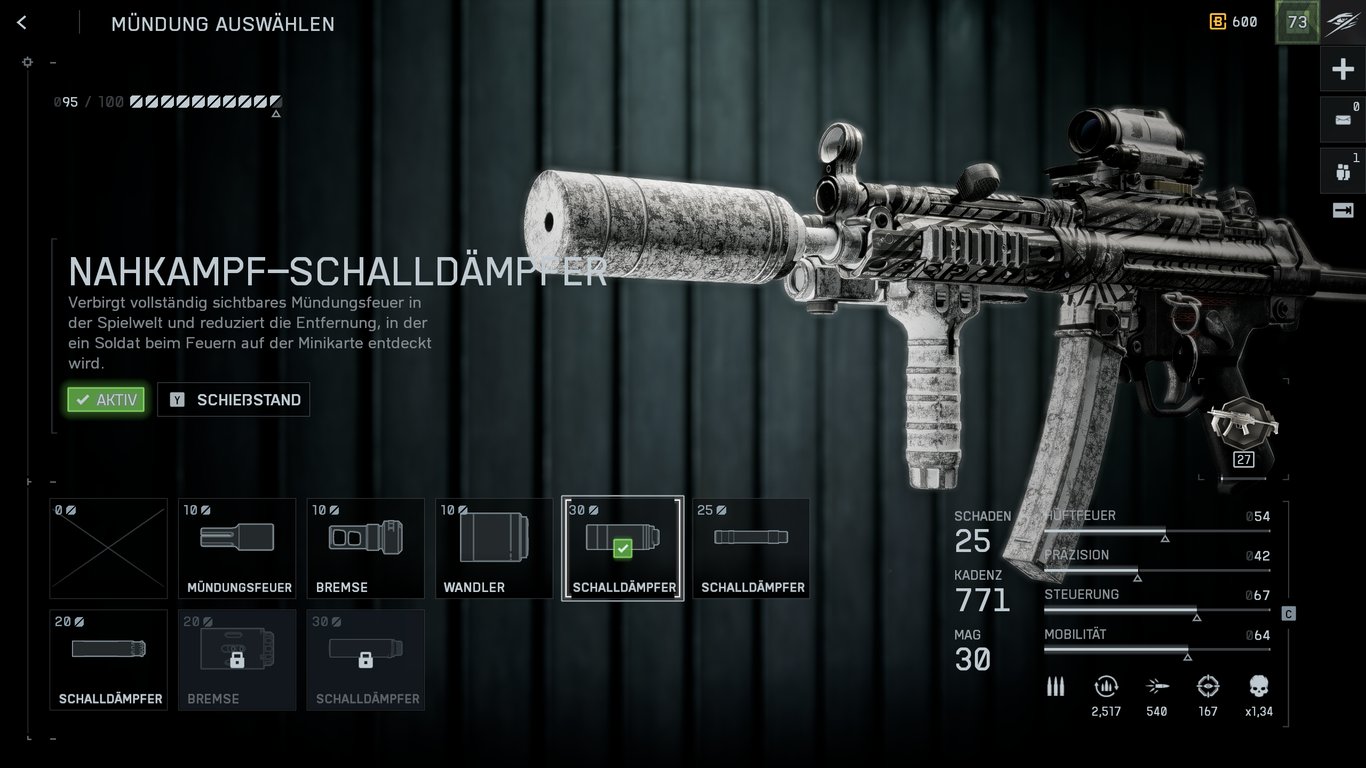This screenshot has width=1366, height=768.
Task: Open friends list via social icon
Action: tap(1343, 170)
